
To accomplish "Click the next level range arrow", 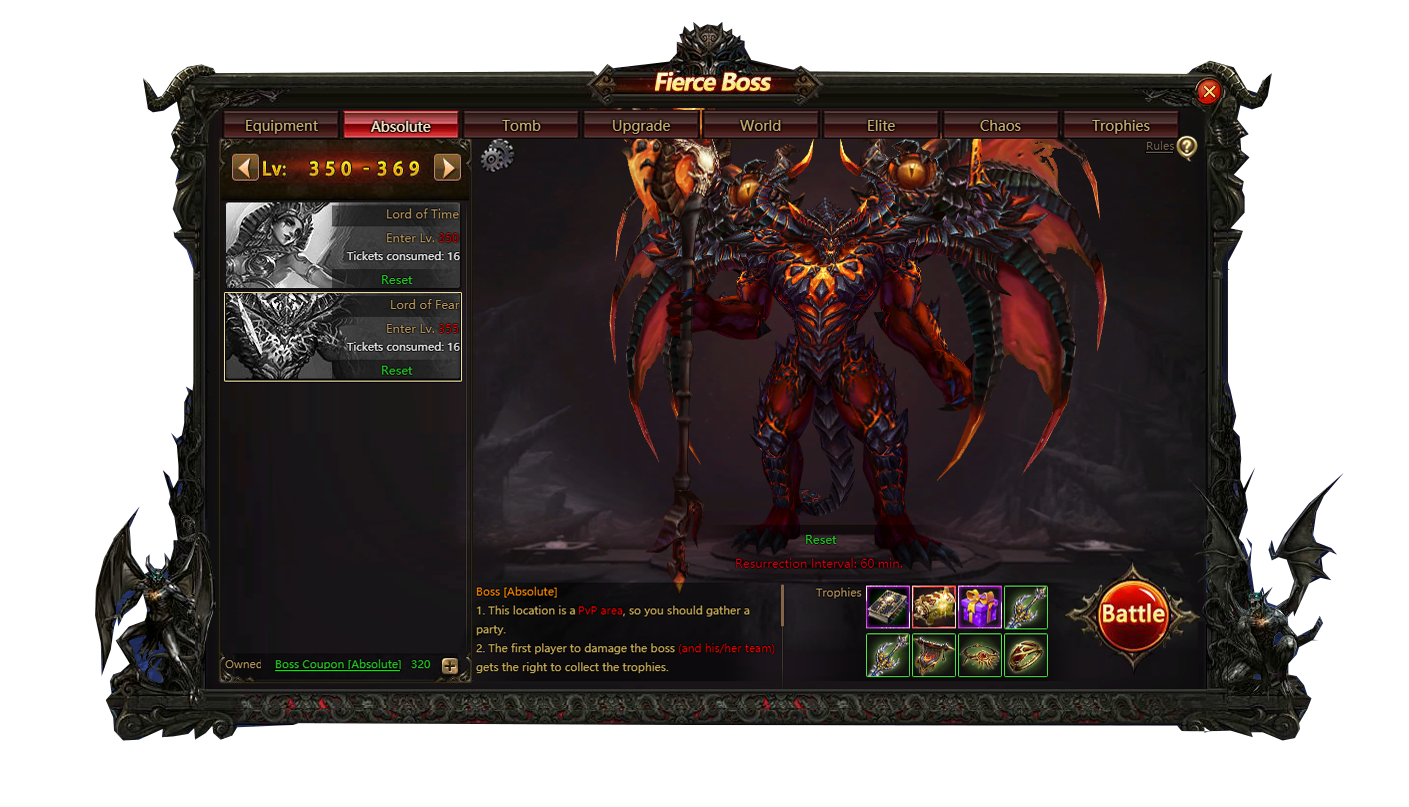I will (x=447, y=167).
